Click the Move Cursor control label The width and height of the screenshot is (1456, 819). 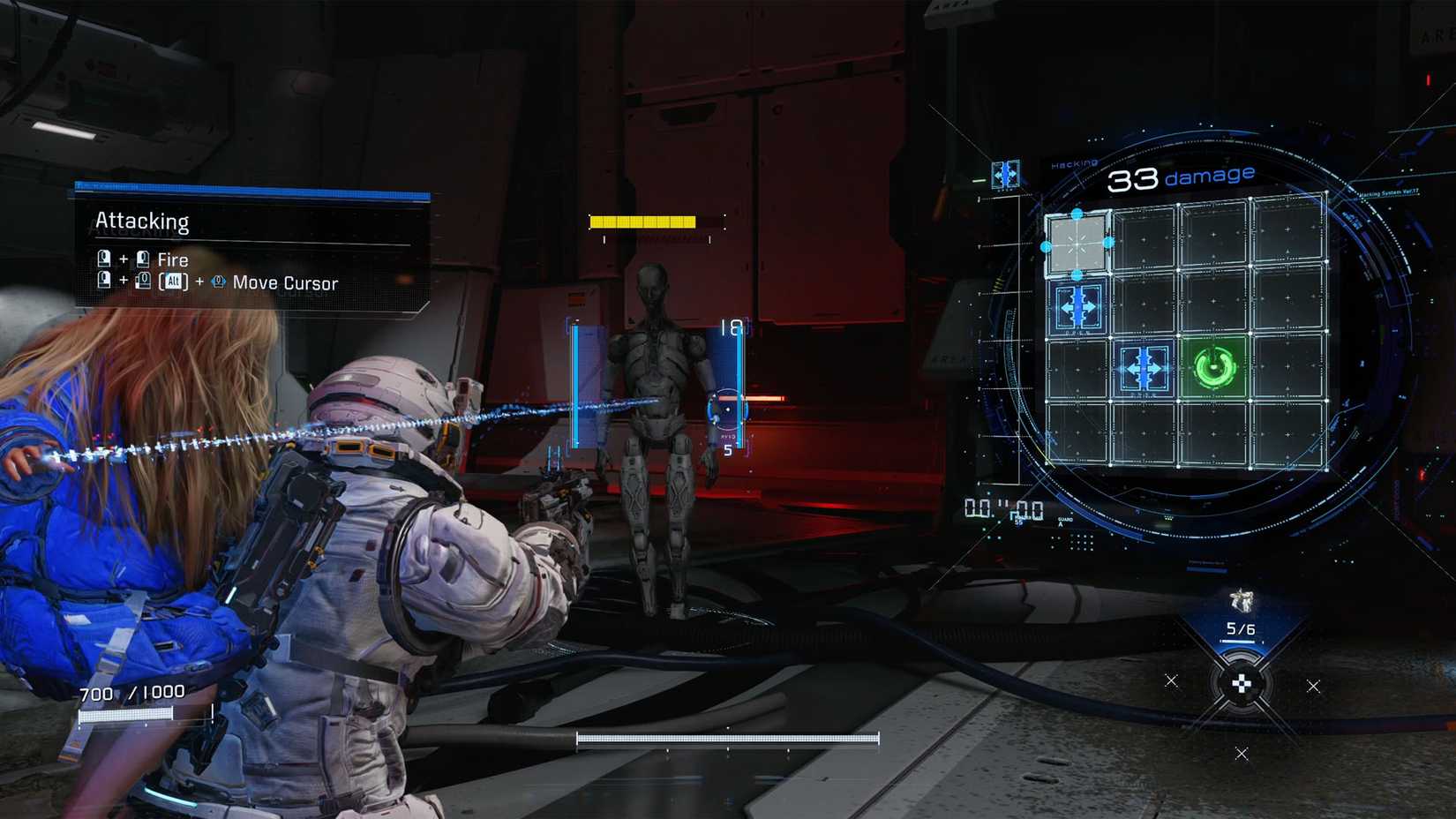[x=284, y=282]
